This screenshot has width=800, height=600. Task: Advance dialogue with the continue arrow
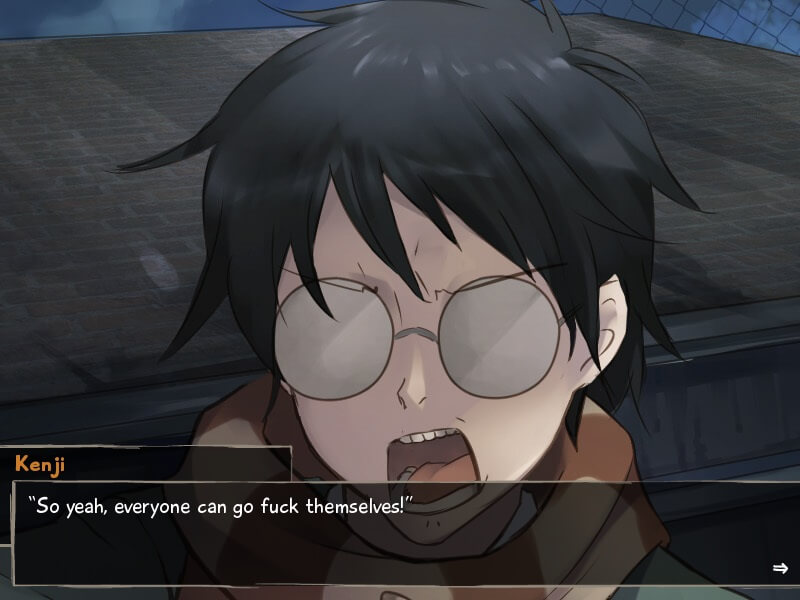[x=780, y=568]
